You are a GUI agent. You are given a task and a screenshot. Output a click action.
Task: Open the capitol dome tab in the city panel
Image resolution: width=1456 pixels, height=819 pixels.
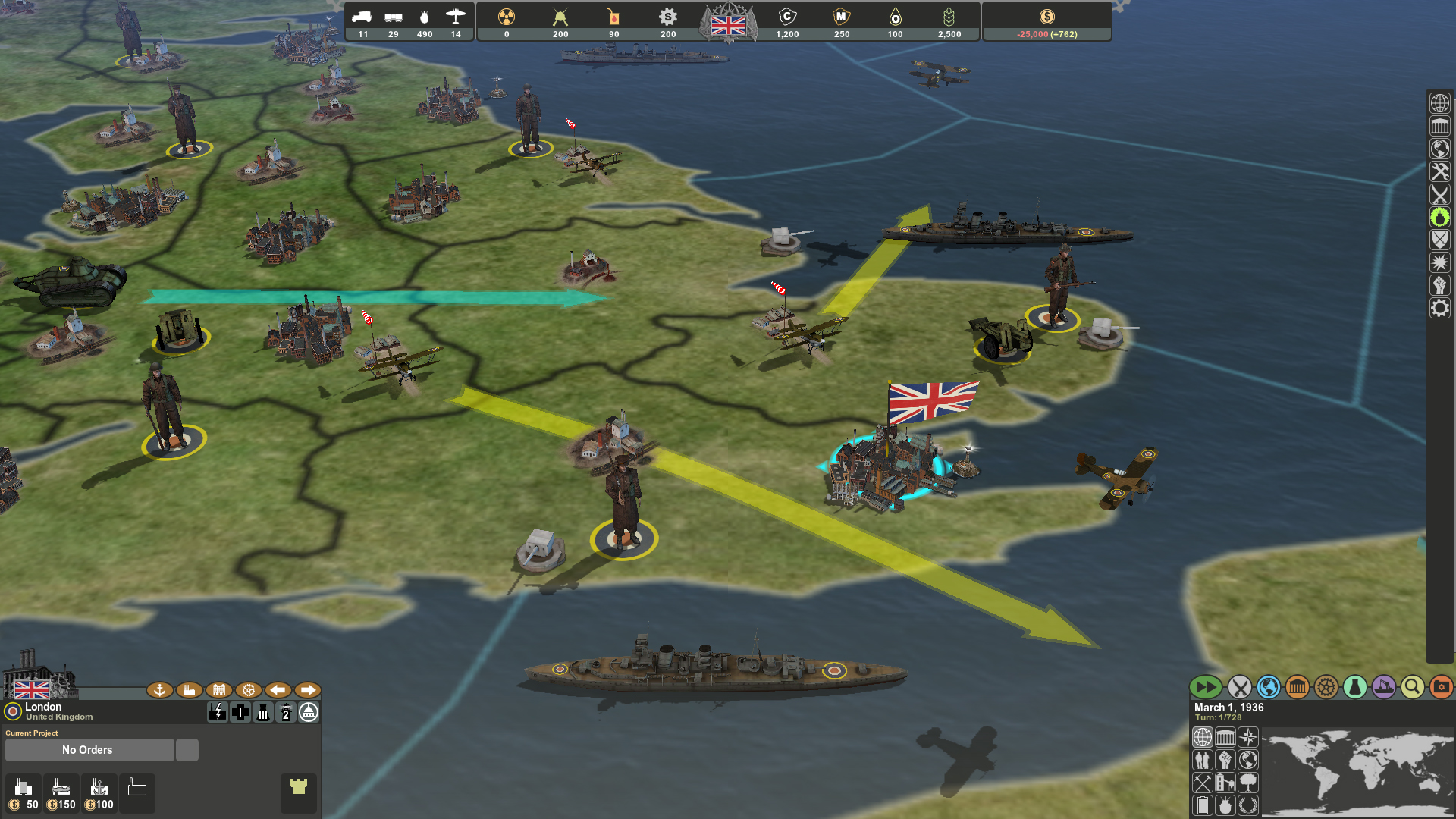tap(309, 713)
